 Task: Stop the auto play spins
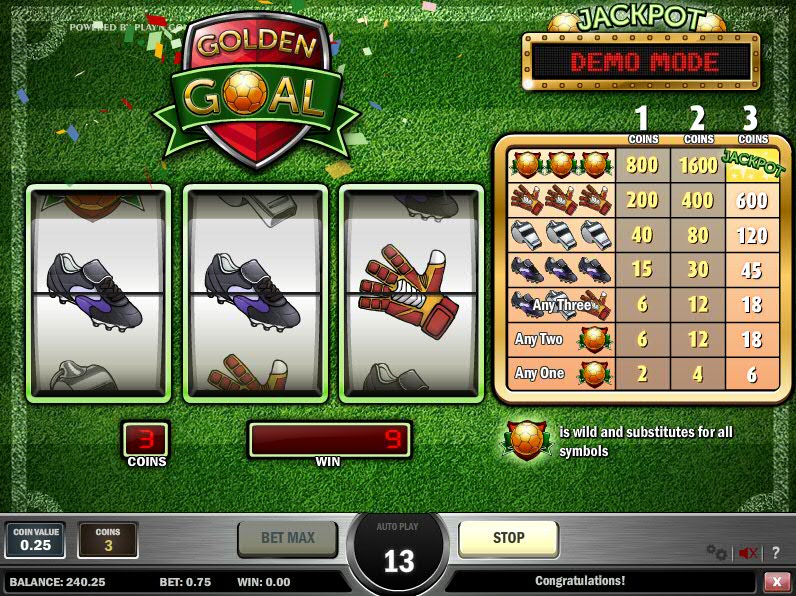pos(508,538)
